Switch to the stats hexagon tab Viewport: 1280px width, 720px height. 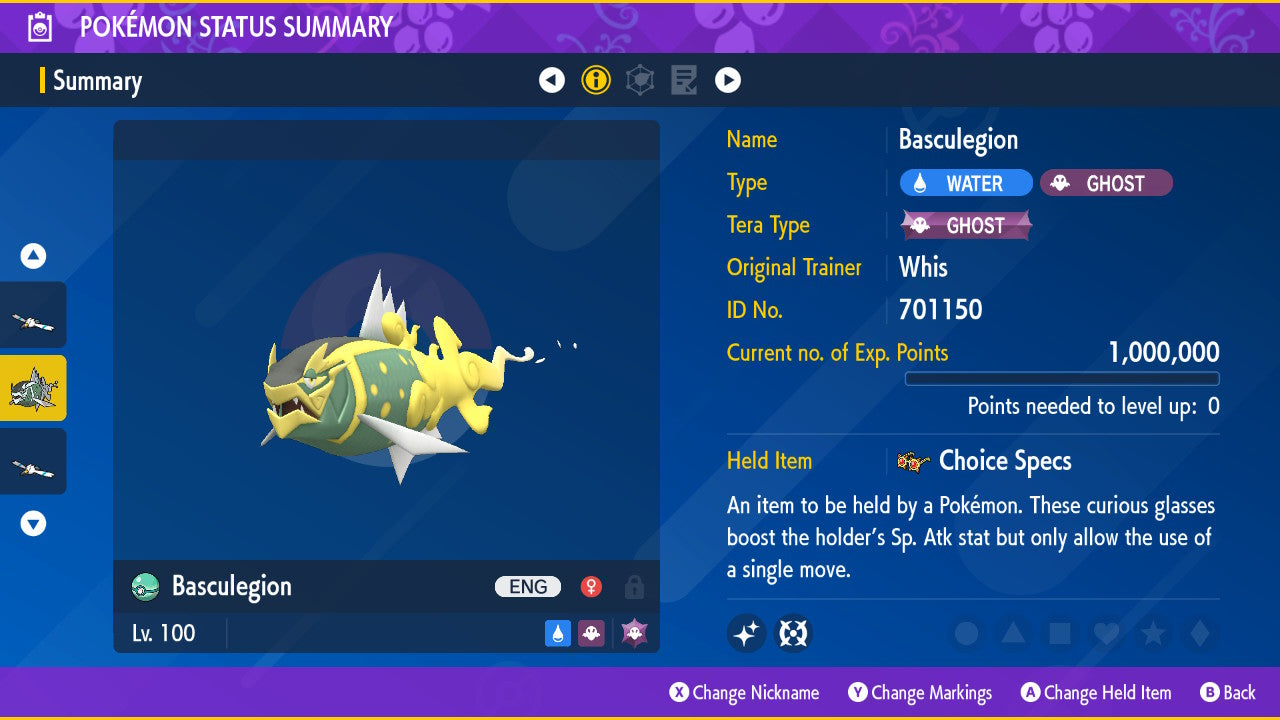tap(640, 80)
